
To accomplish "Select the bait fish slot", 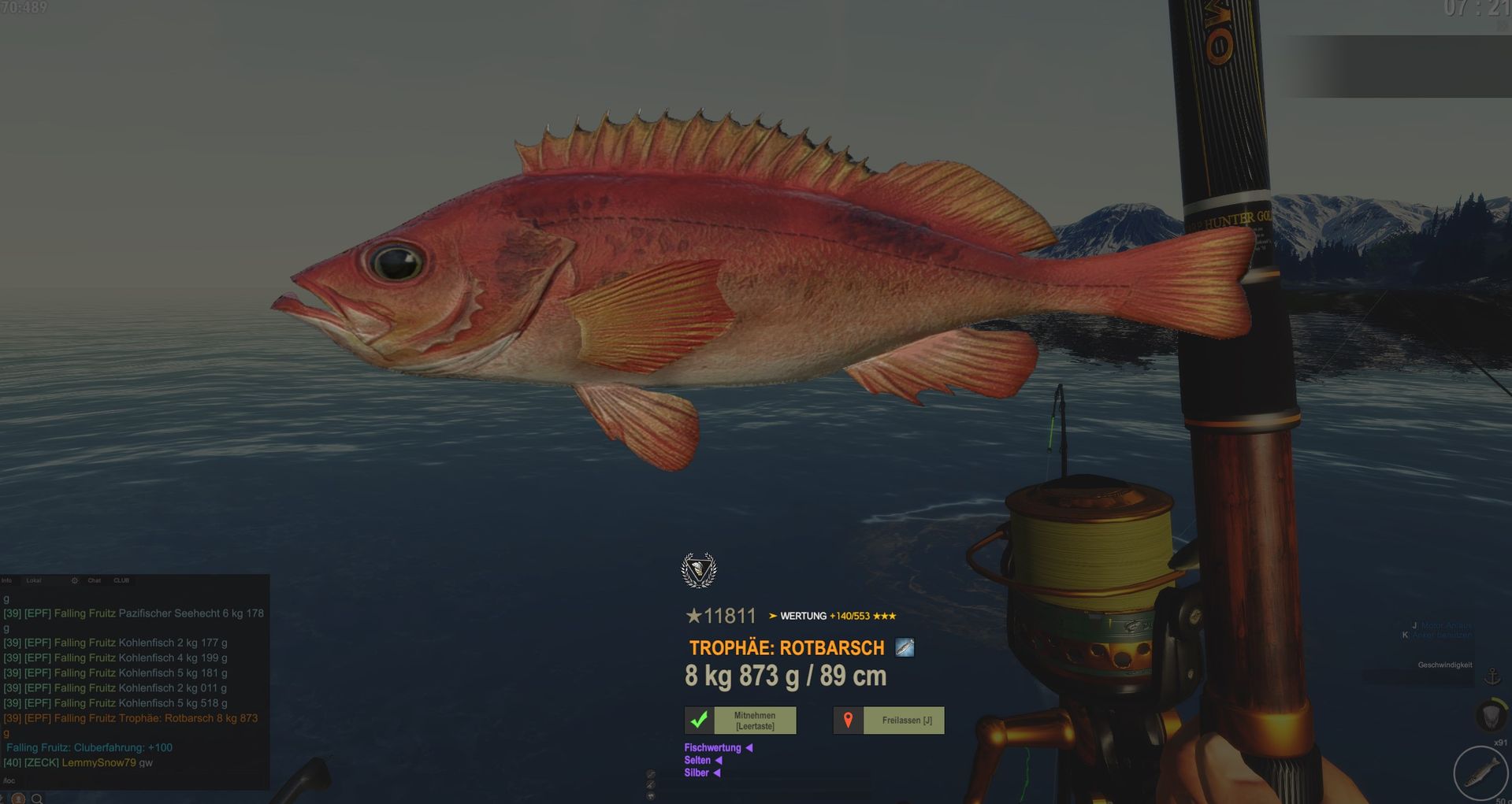I will click(x=1480, y=773).
